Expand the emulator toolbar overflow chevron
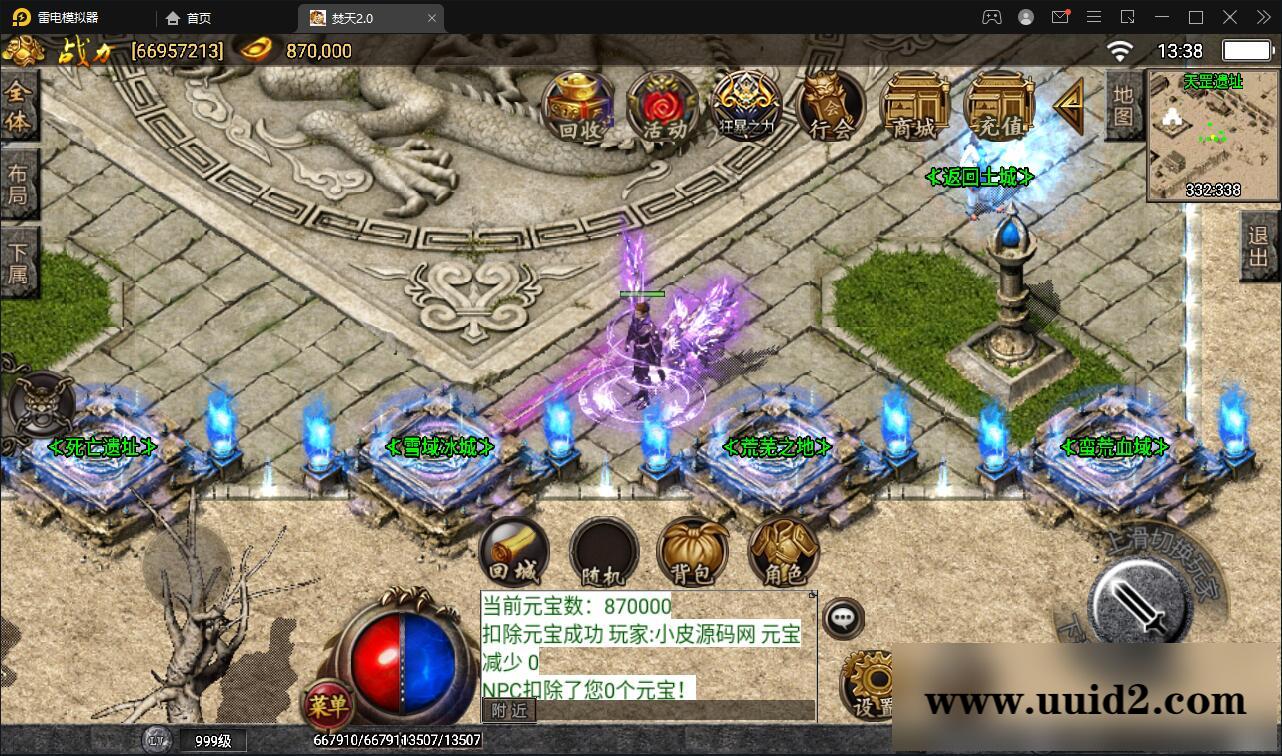The width and height of the screenshot is (1282, 756). click(x=1262, y=17)
